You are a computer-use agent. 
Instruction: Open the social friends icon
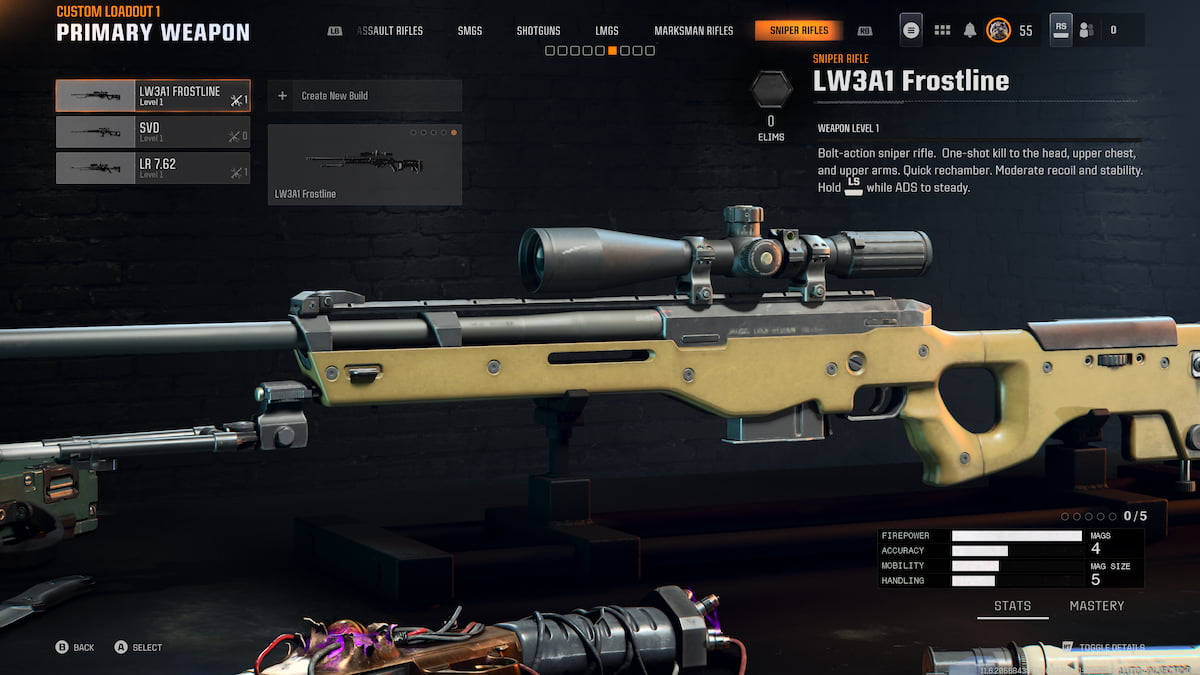point(1087,30)
